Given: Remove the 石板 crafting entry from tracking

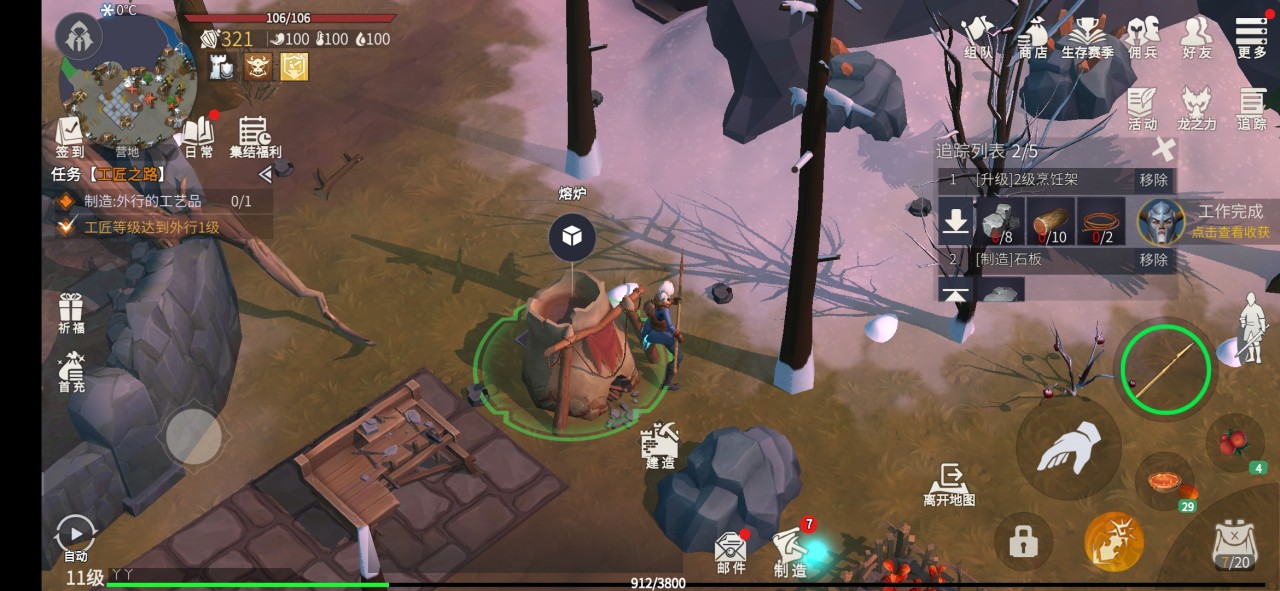Looking at the screenshot, I should (1153, 260).
